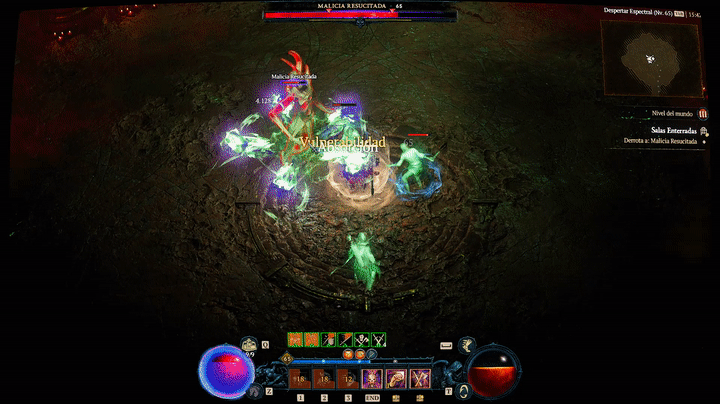Activate the skull skill in the hotbar

pyautogui.click(x=372, y=378)
